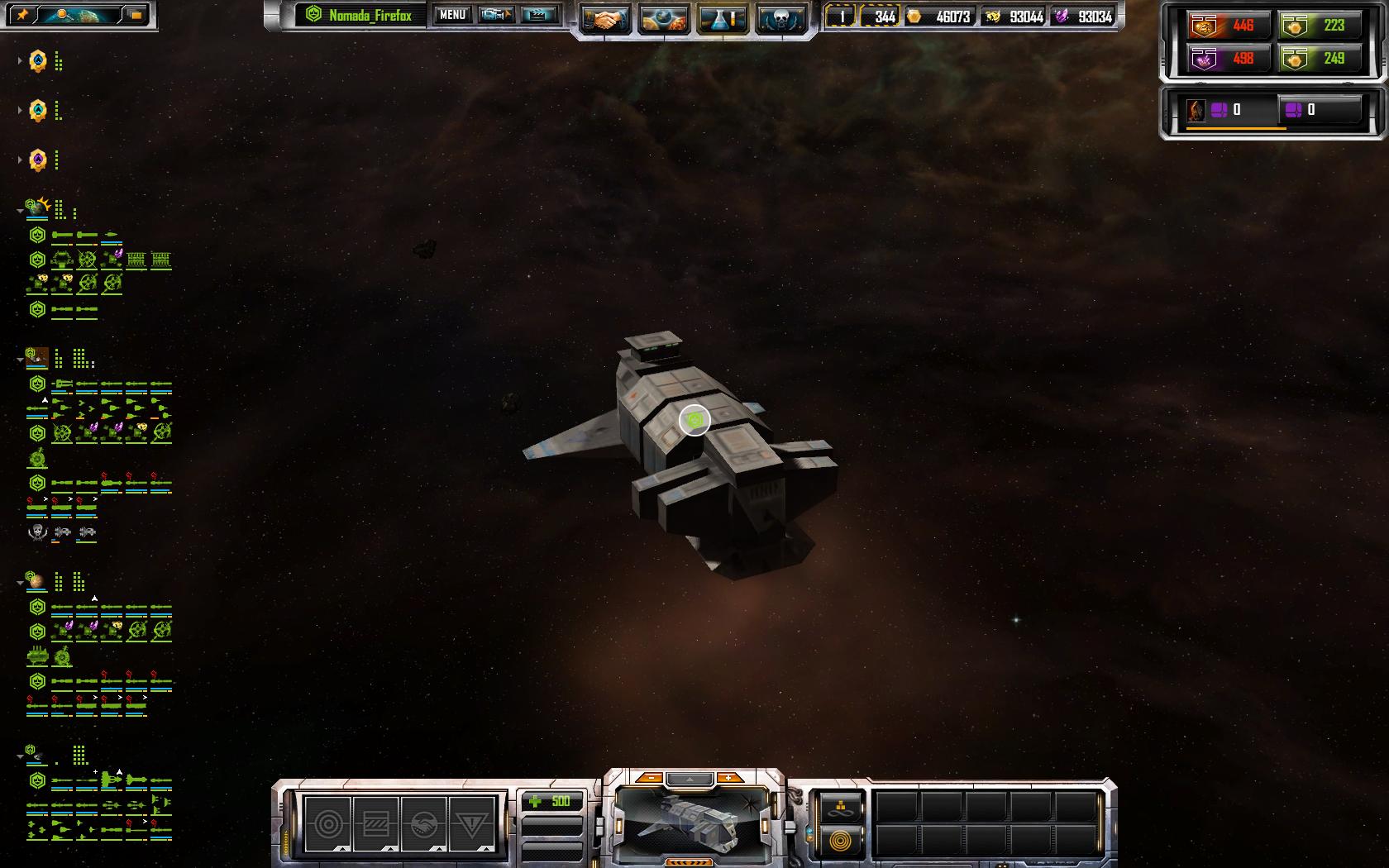
Task: Click the clapperboard icon in top bar
Action: pos(538,15)
